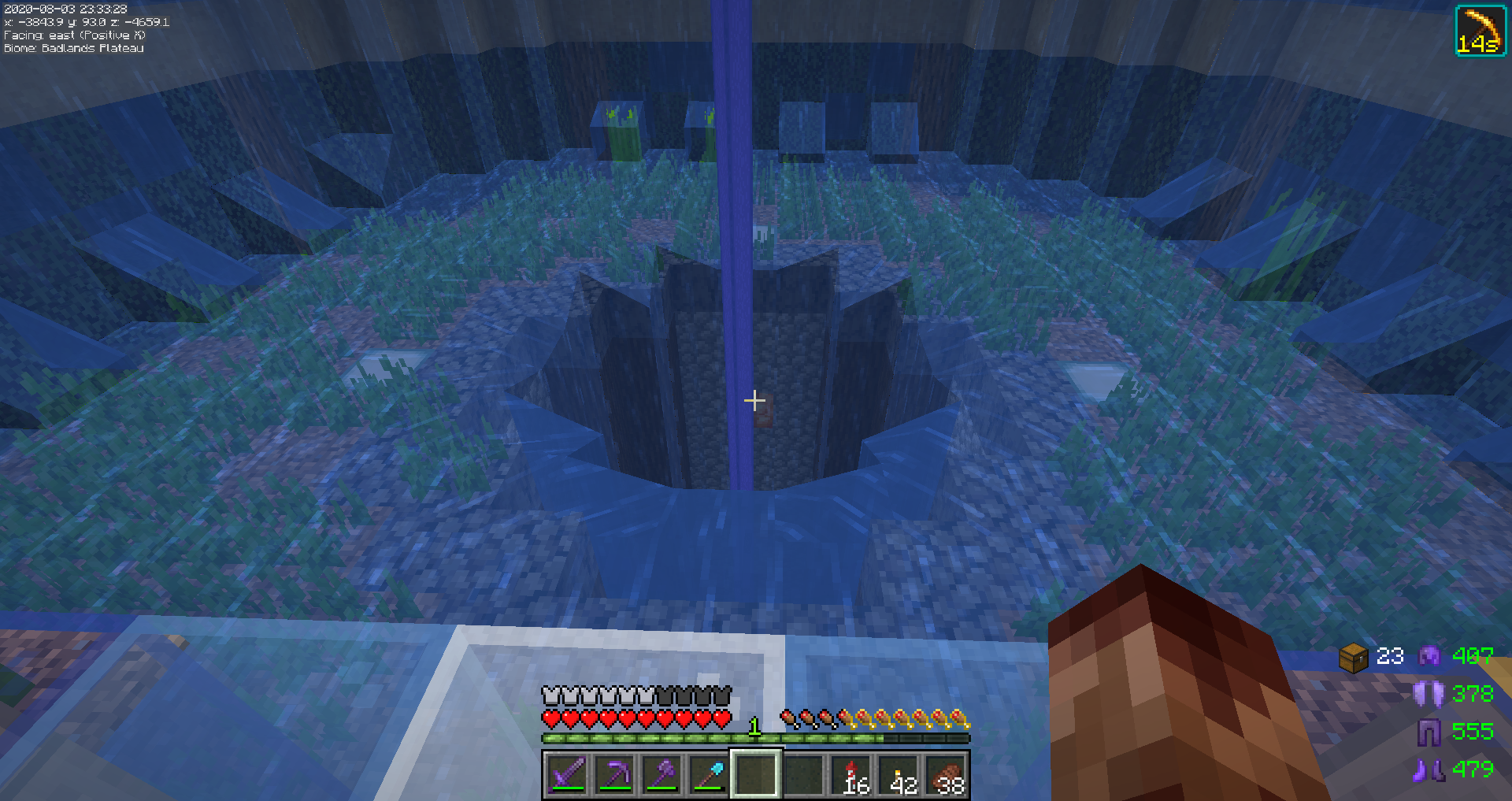The image size is (1512, 801).
Task: Switch to the netherite pickaxe slot
Action: [614, 774]
